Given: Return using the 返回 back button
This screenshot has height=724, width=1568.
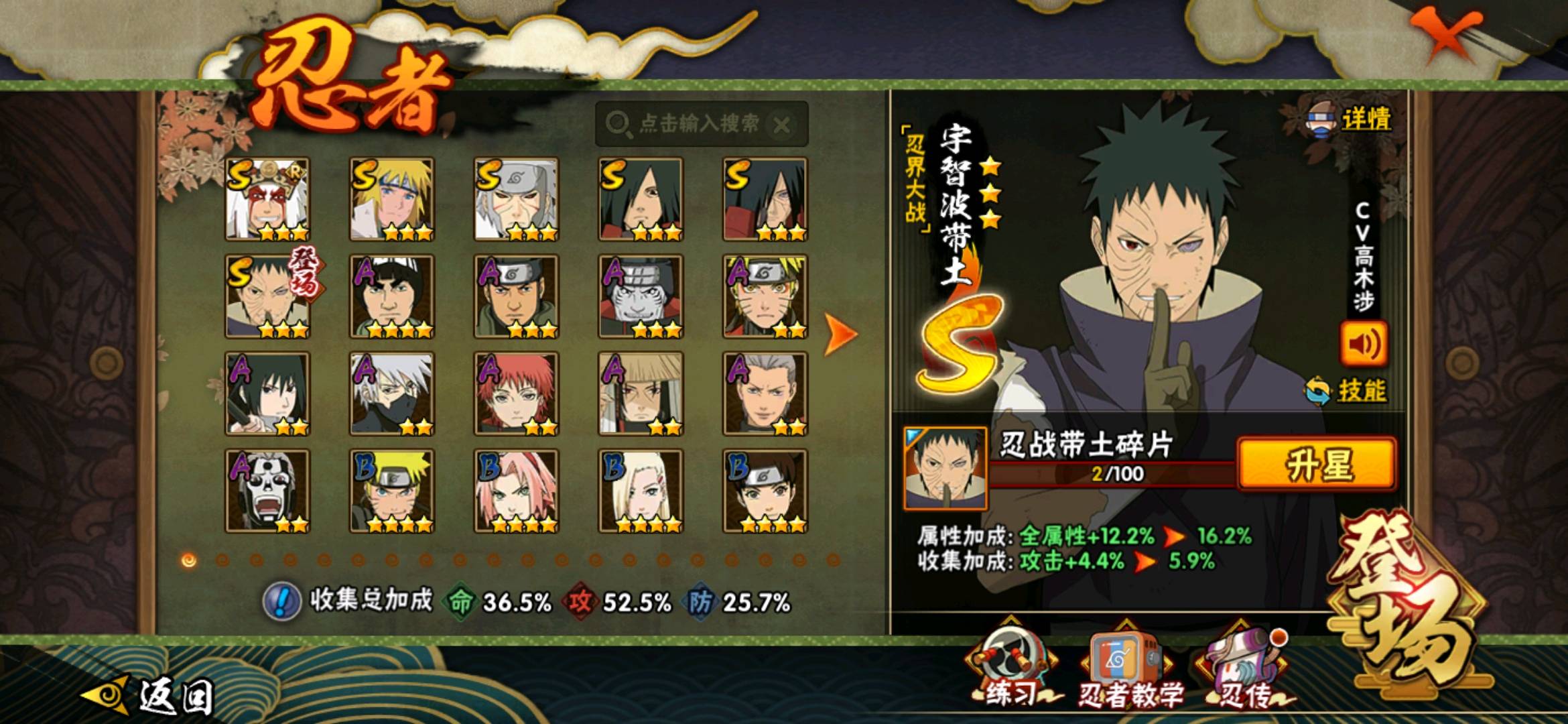Looking at the screenshot, I should pyautogui.click(x=151, y=695).
